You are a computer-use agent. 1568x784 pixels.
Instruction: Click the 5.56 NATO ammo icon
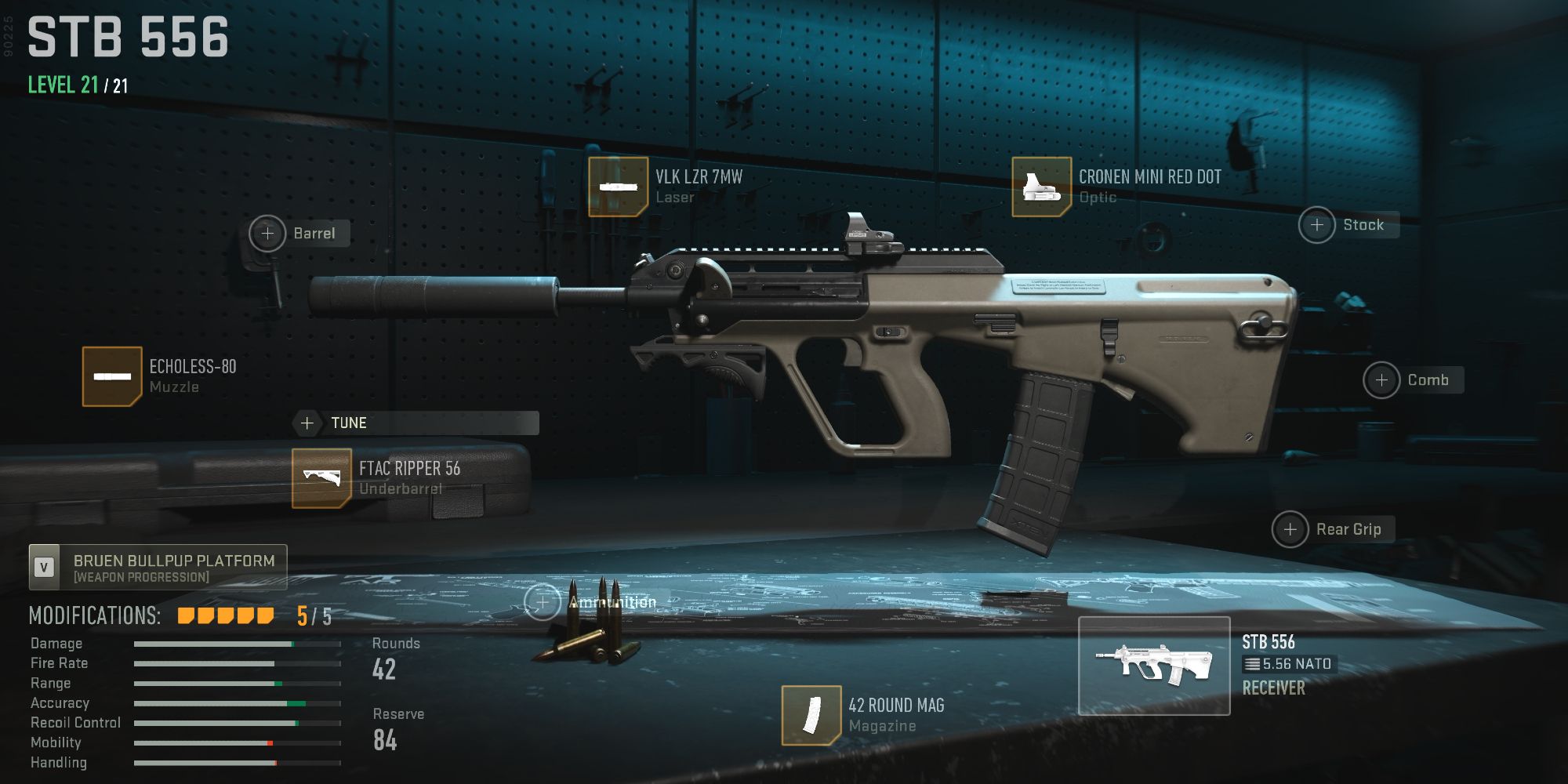point(1252,662)
